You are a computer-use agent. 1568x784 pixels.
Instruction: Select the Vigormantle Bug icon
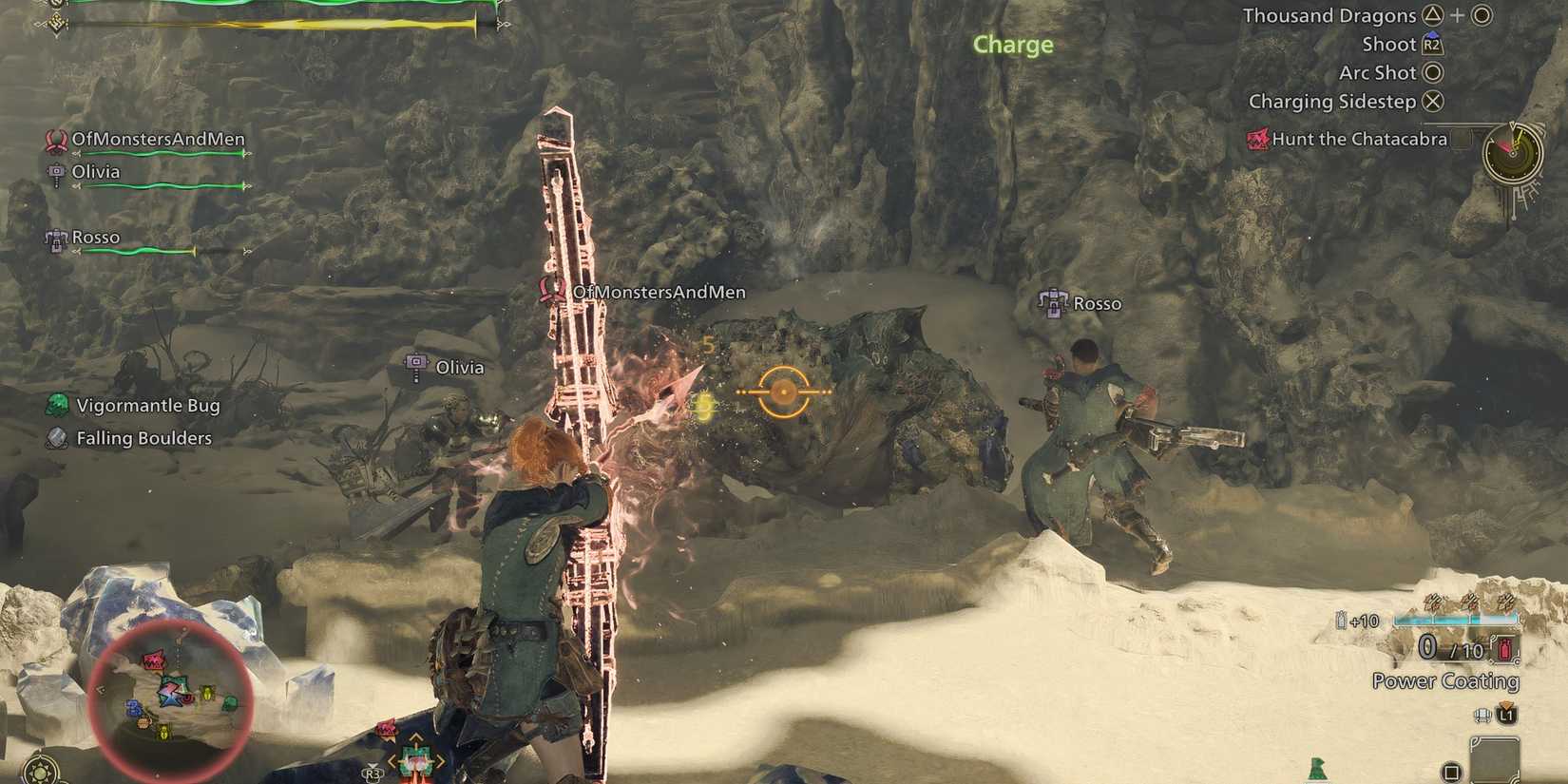[x=56, y=403]
